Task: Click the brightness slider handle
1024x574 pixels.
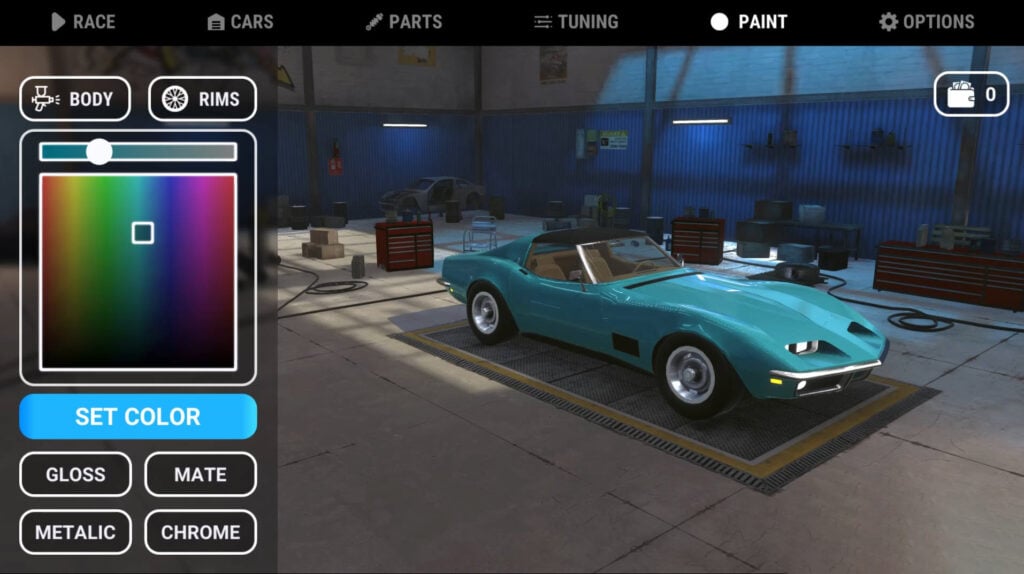Action: [x=99, y=151]
